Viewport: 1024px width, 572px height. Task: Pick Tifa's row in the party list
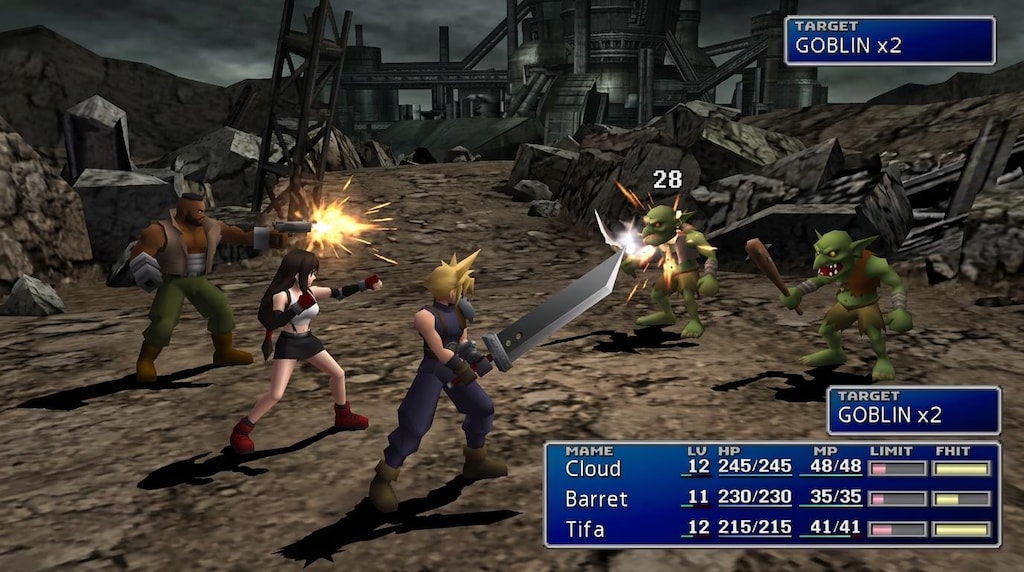click(x=585, y=529)
